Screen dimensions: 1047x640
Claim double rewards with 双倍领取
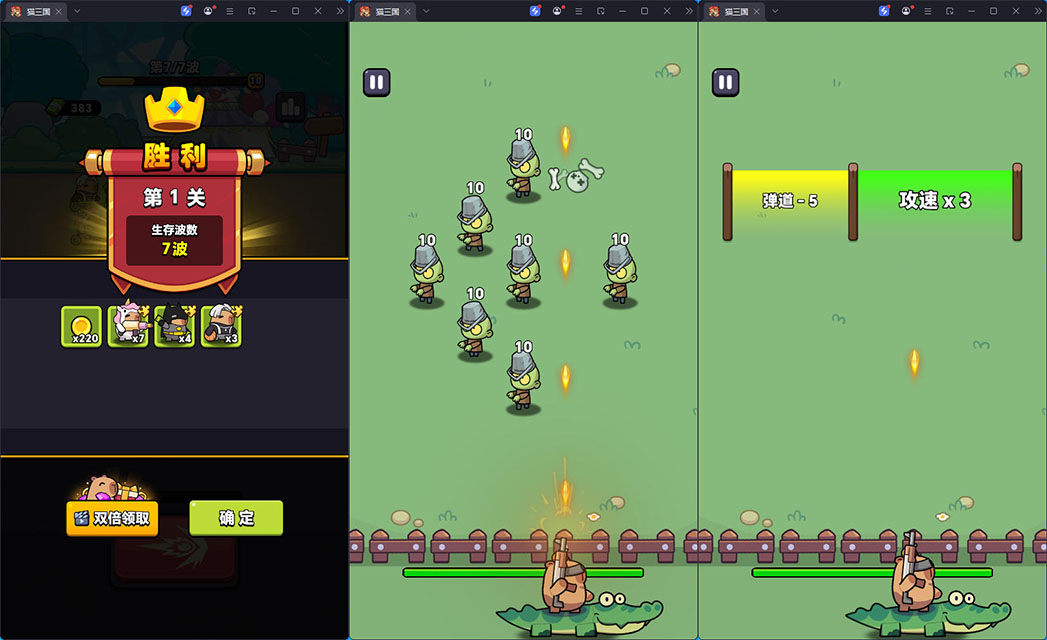112,518
